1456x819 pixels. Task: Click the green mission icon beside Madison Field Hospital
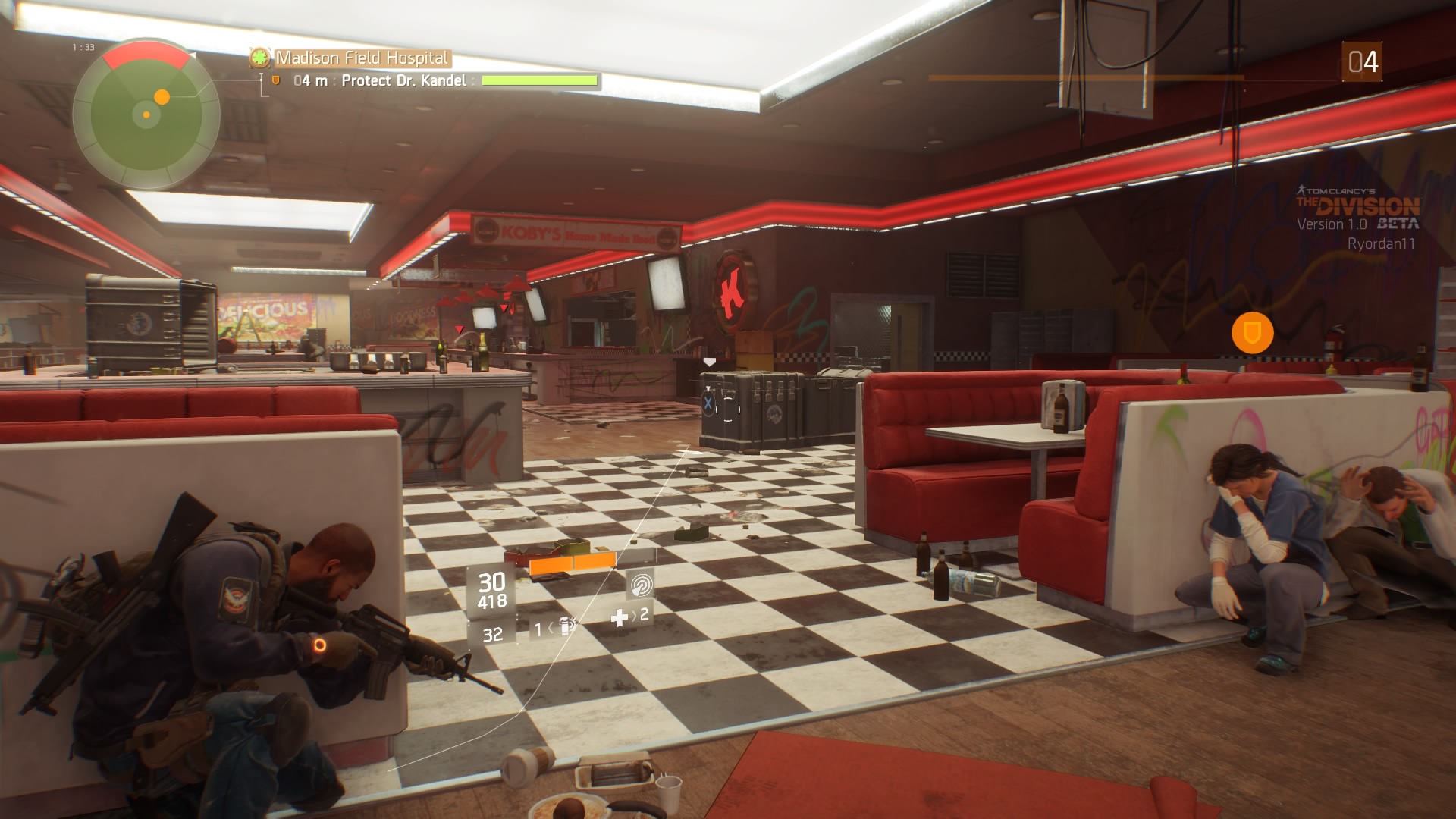point(260,58)
